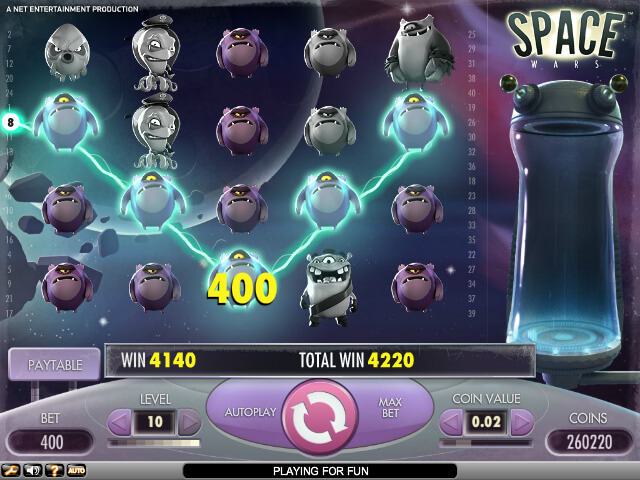Open the Paytable
The image size is (640, 480).
[x=54, y=365]
